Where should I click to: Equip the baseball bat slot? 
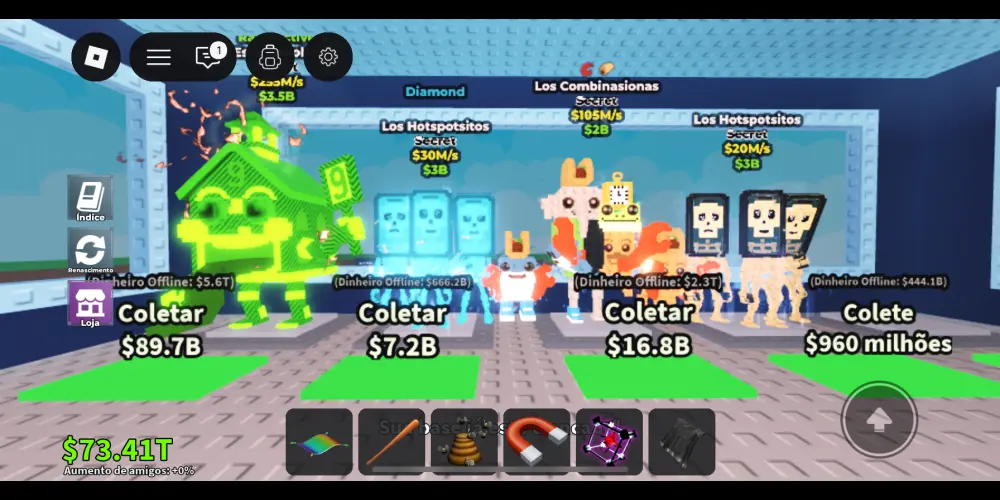(392, 442)
